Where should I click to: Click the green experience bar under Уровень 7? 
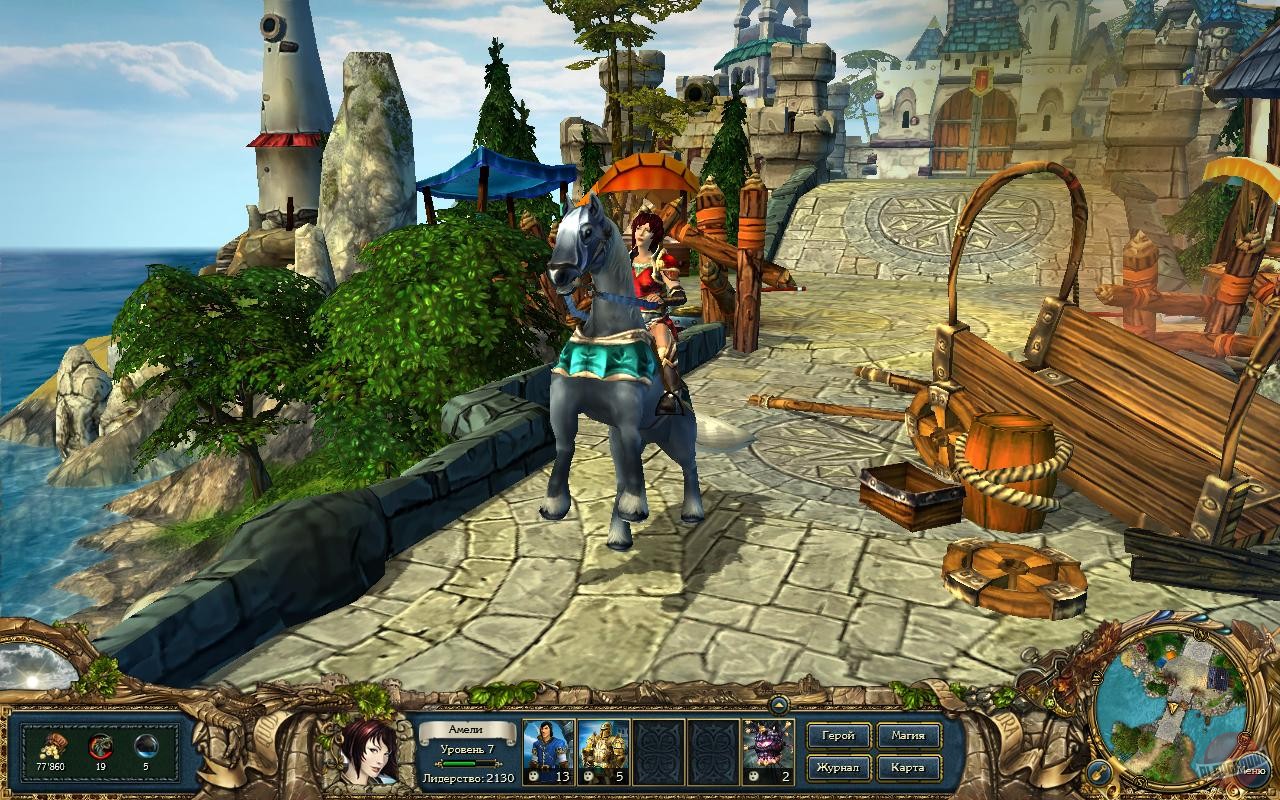[x=467, y=763]
